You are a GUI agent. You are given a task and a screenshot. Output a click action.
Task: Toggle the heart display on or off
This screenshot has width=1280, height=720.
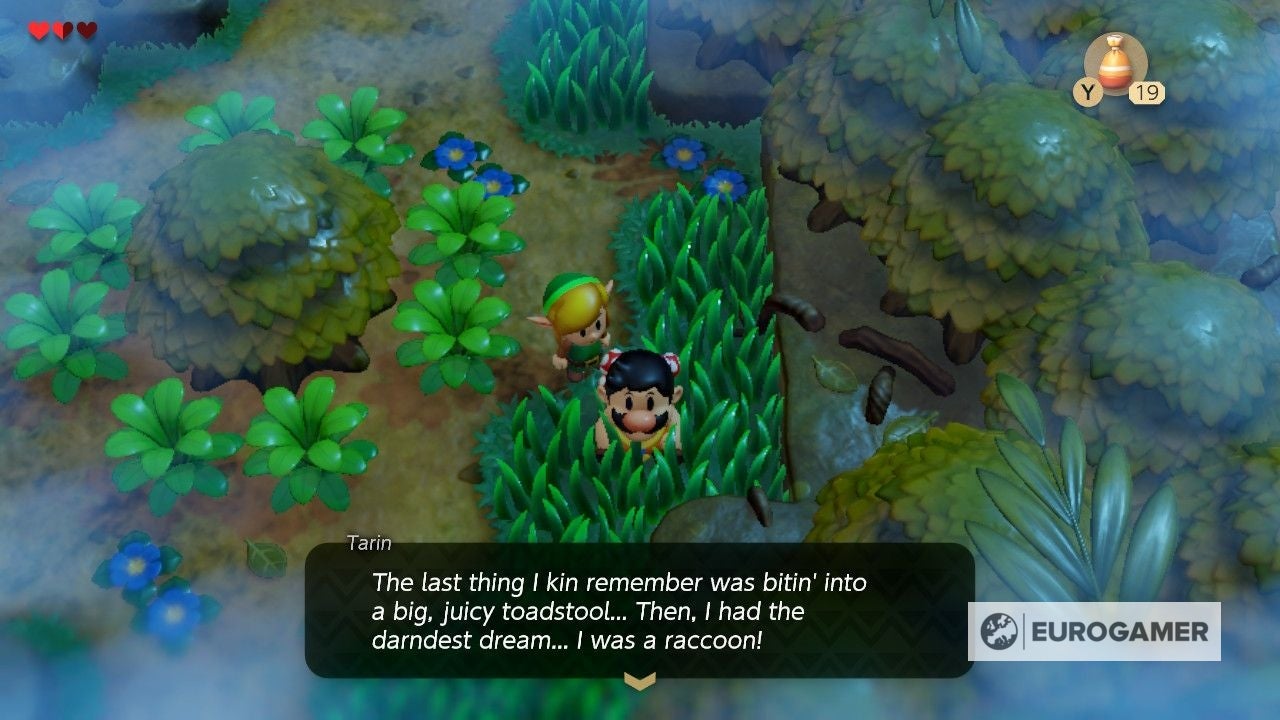(64, 31)
